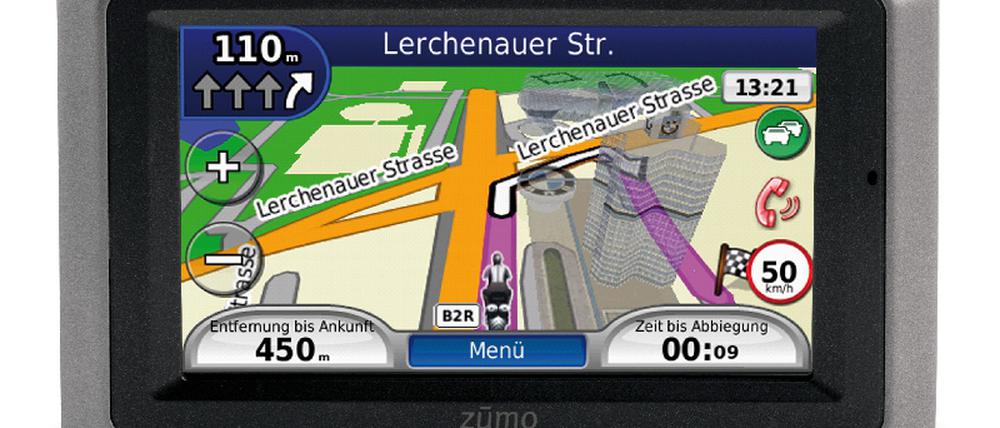
Task: Open the green traffic icon
Action: pos(782,135)
